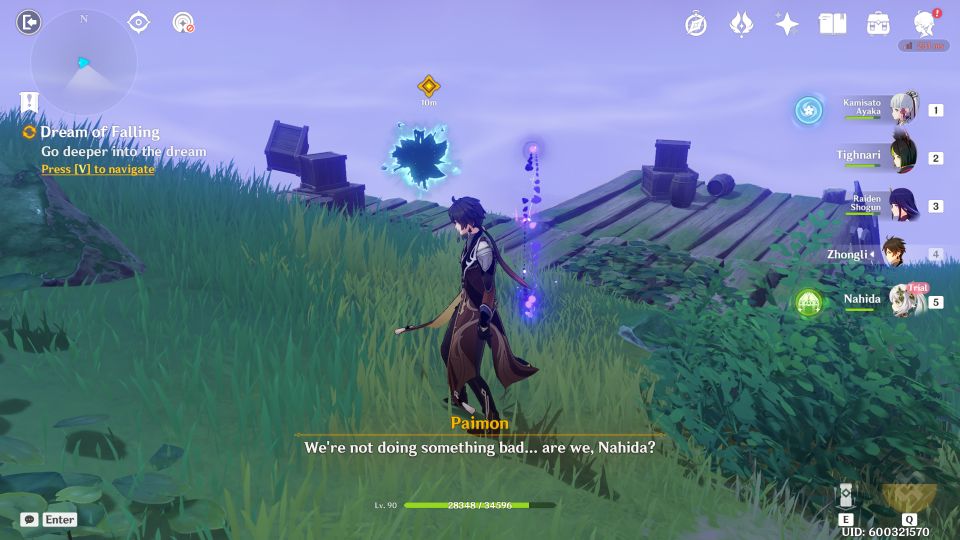Open the compass icon in the top bar

[696, 24]
